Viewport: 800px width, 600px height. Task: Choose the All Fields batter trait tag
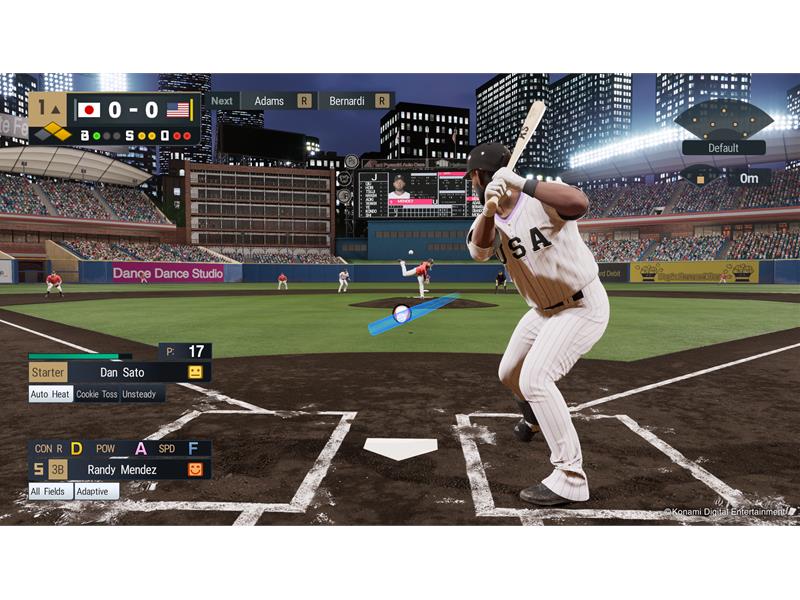point(49,492)
